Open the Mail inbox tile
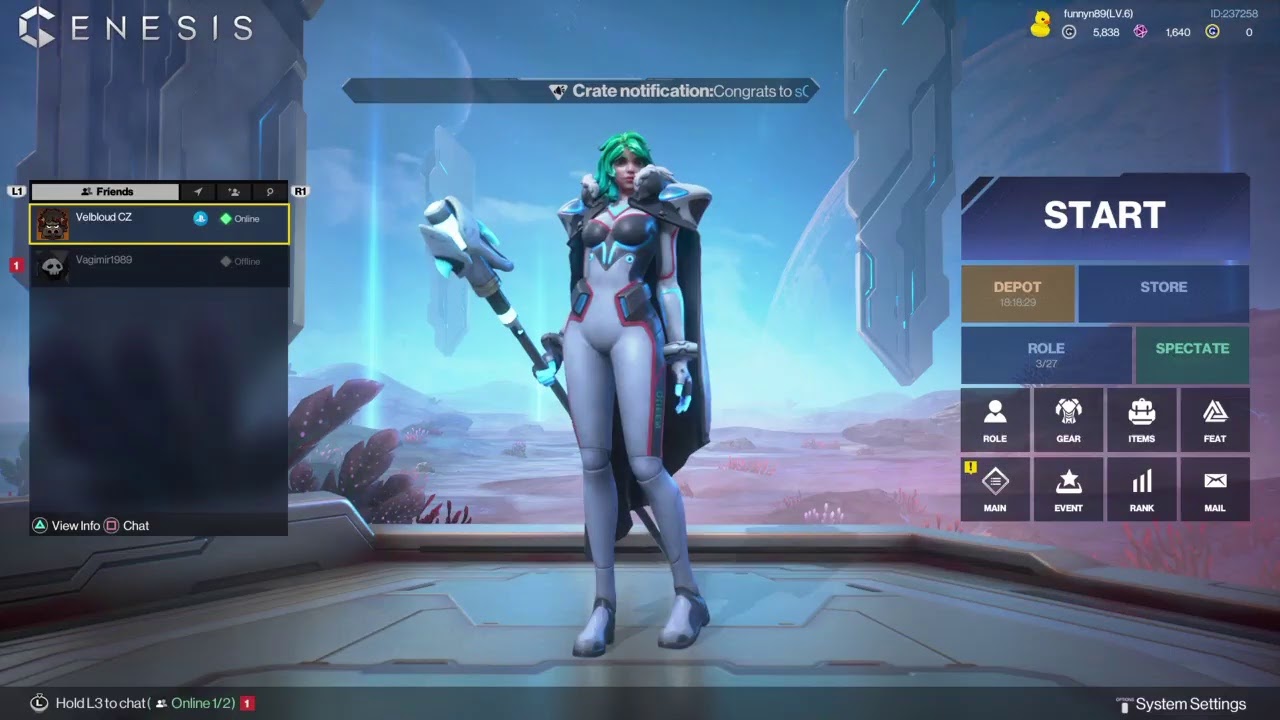 [1214, 489]
